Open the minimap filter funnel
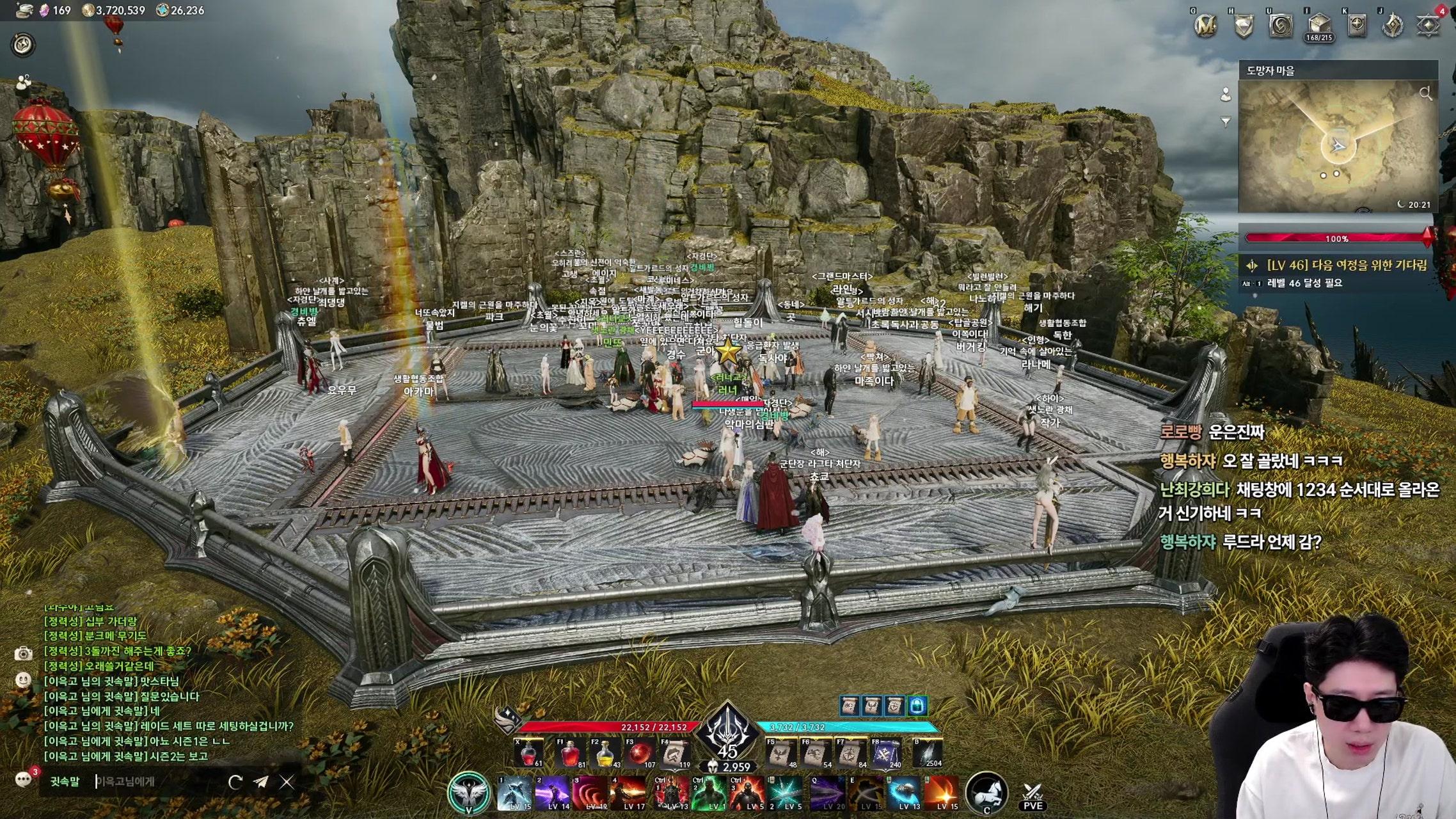 click(1226, 121)
